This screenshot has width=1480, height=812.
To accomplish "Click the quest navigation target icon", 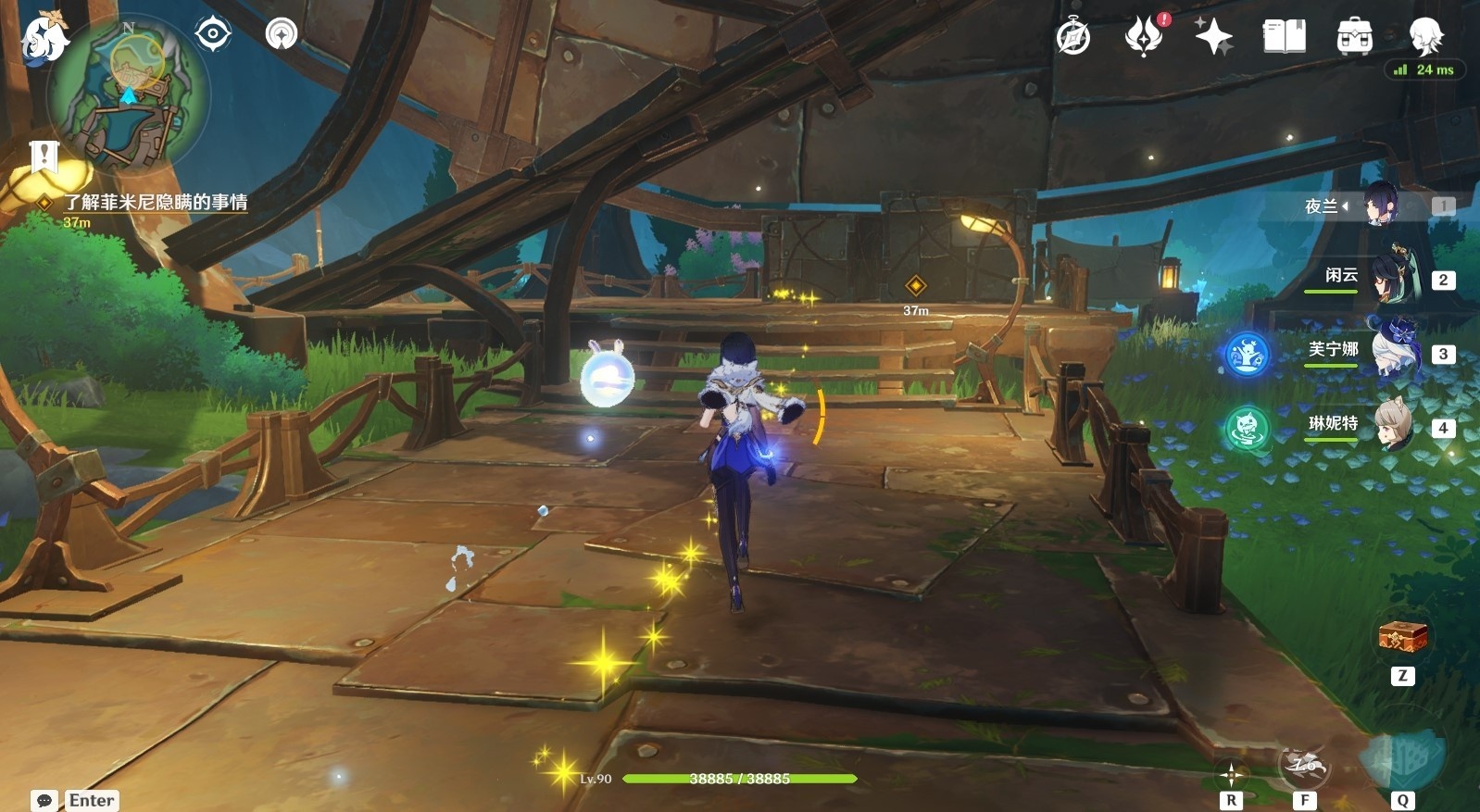I will (x=213, y=34).
